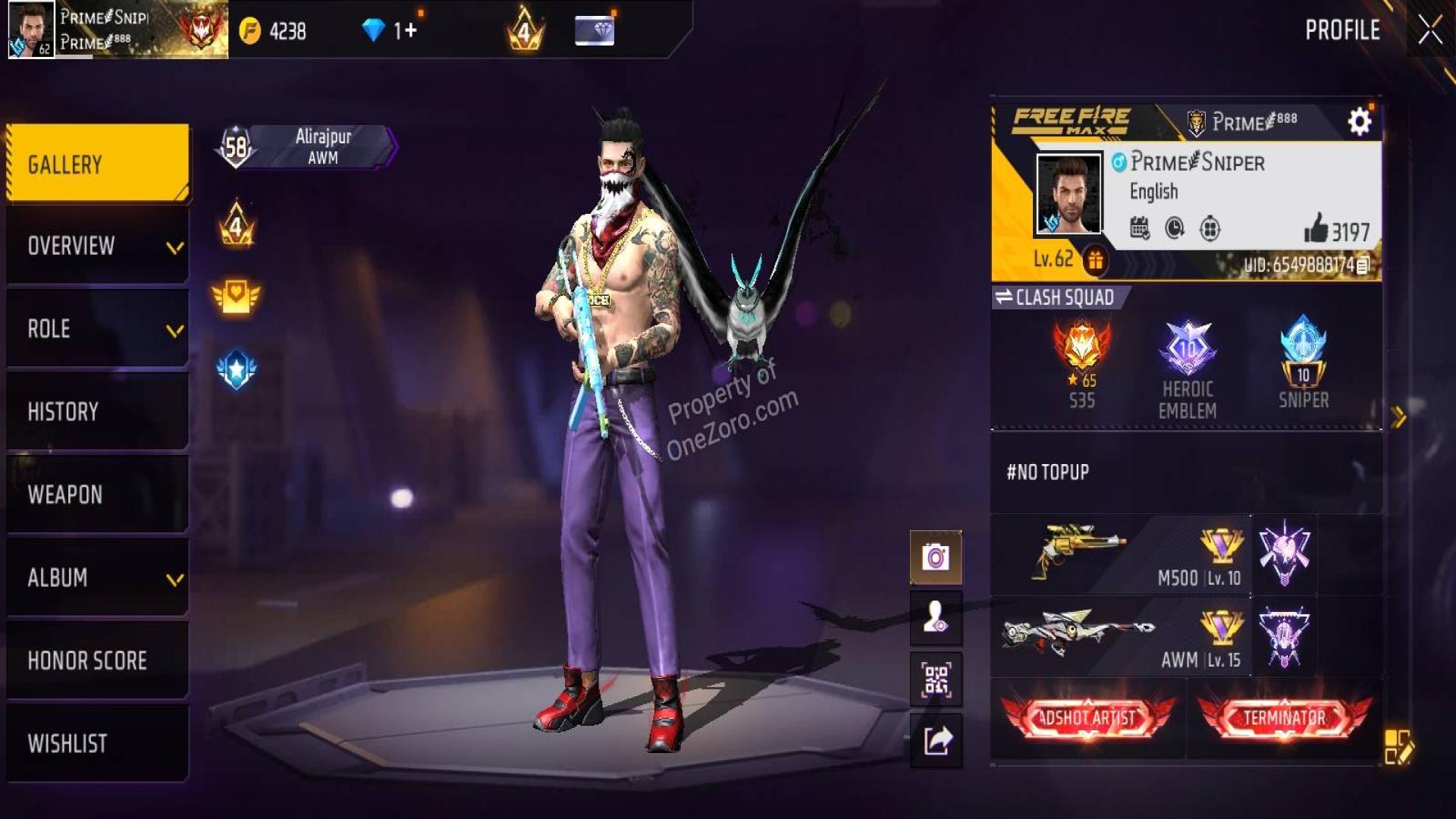1456x819 pixels.
Task: Click the Alirajpur AWM rank badge
Action: click(308, 146)
